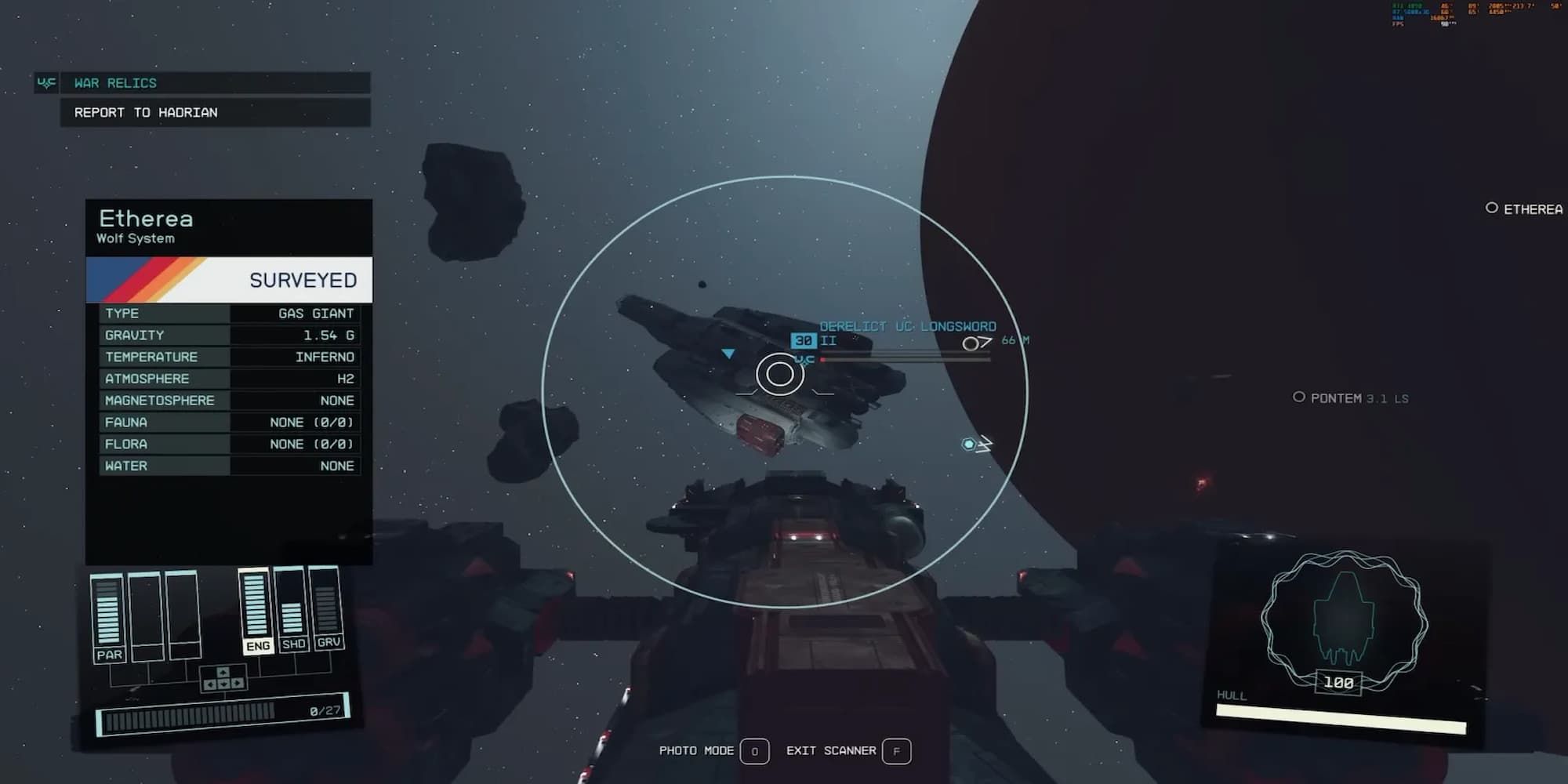The height and width of the screenshot is (784, 1568).
Task: Click the down arrow on the power distribution pad
Action: [224, 685]
